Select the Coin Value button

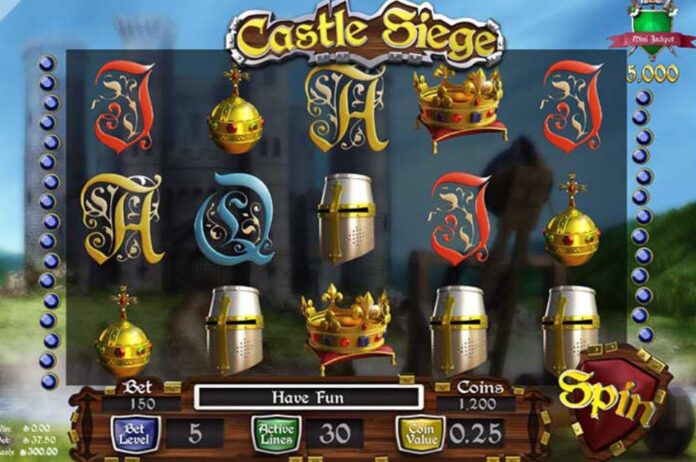(419, 434)
